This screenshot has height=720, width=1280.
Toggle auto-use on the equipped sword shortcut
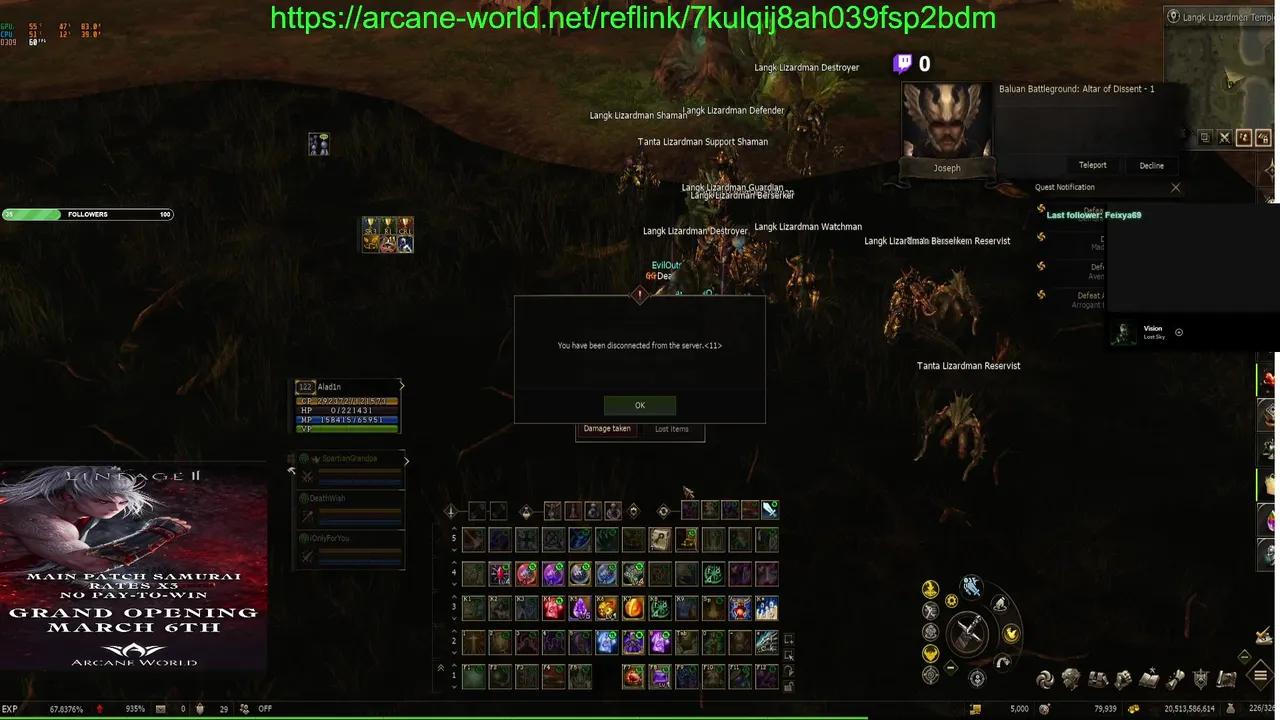coord(769,510)
